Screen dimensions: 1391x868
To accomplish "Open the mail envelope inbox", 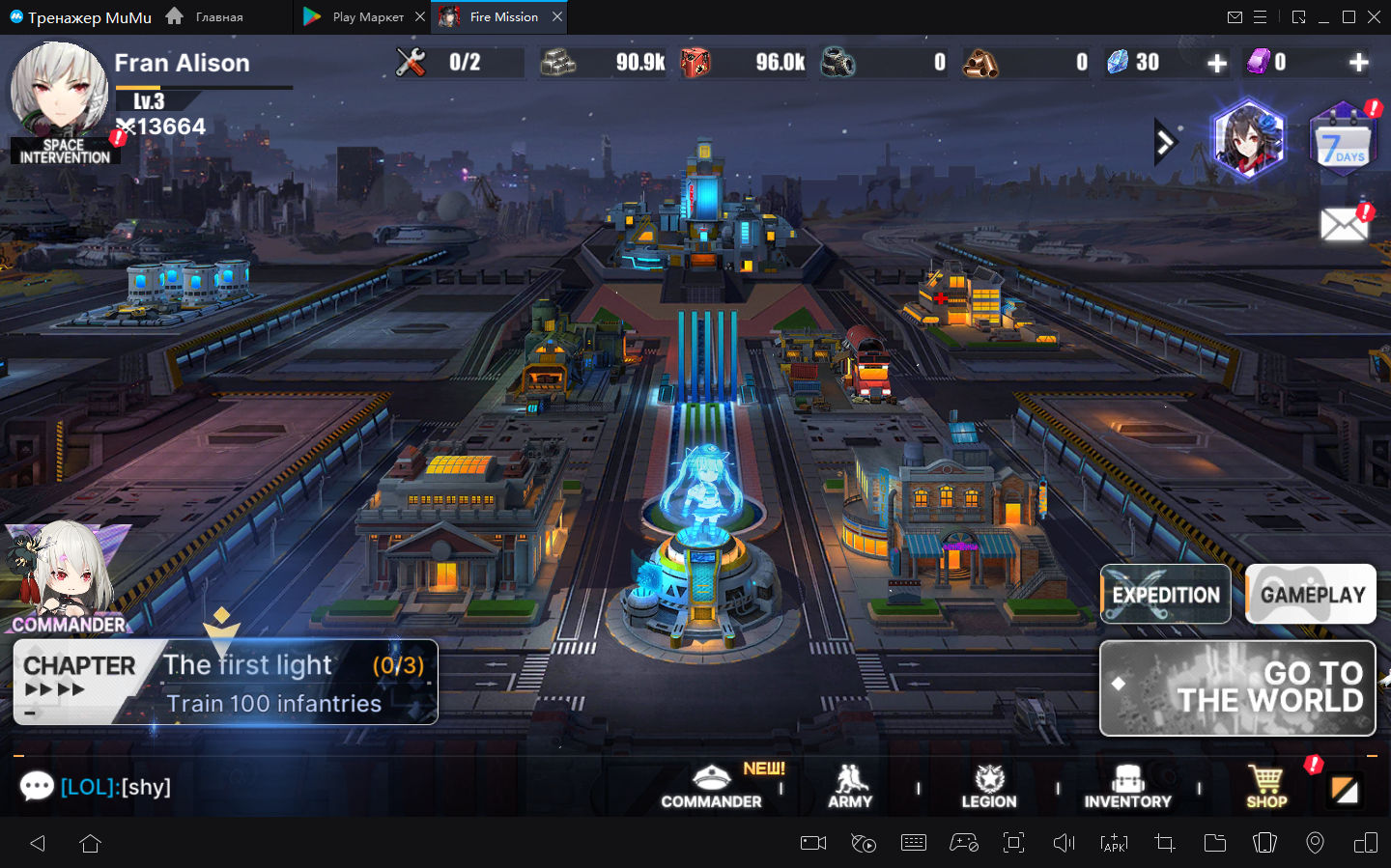I will (x=1344, y=226).
